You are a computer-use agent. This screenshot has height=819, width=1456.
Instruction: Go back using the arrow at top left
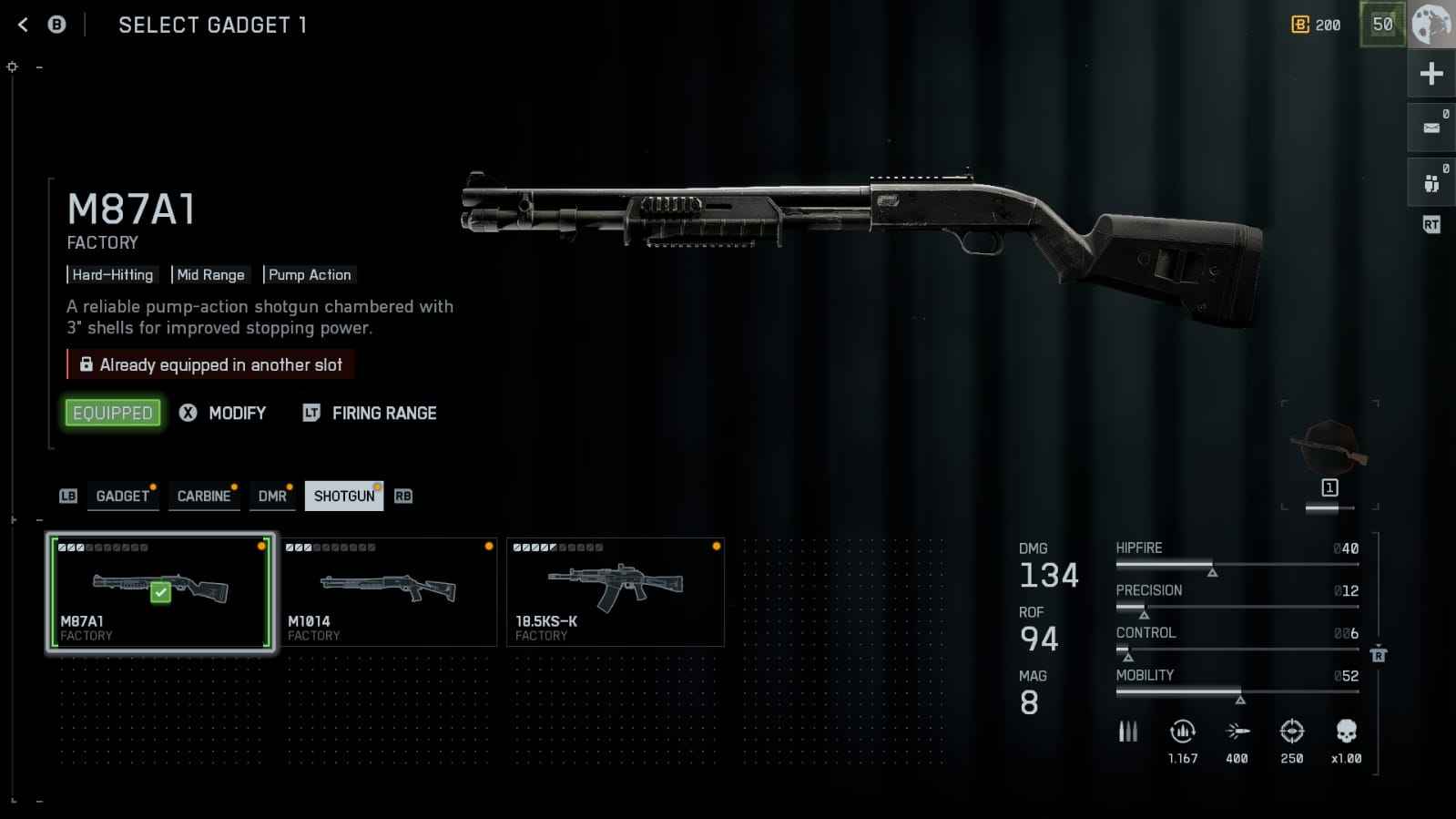(24, 25)
